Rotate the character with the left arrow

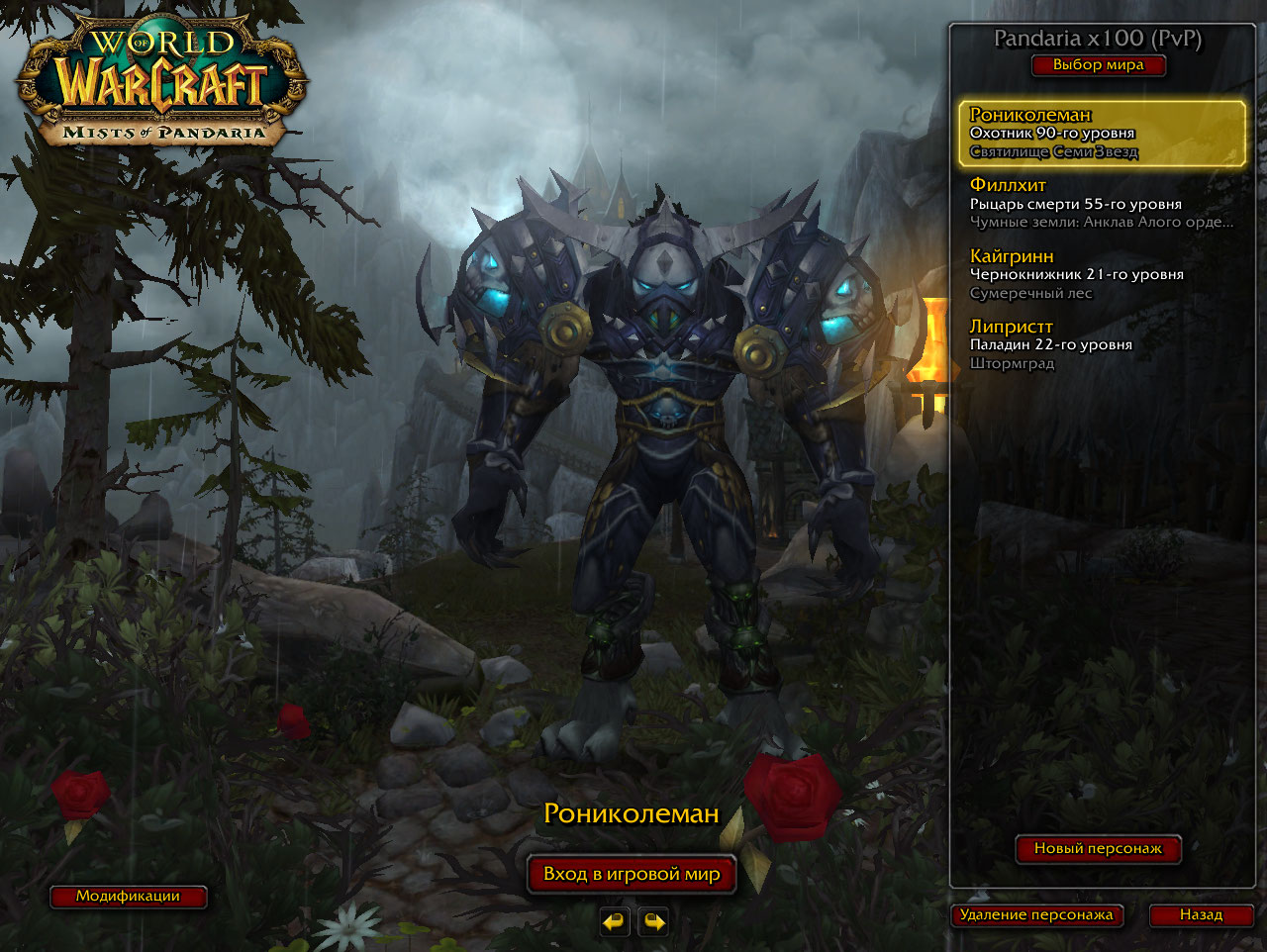tap(614, 922)
